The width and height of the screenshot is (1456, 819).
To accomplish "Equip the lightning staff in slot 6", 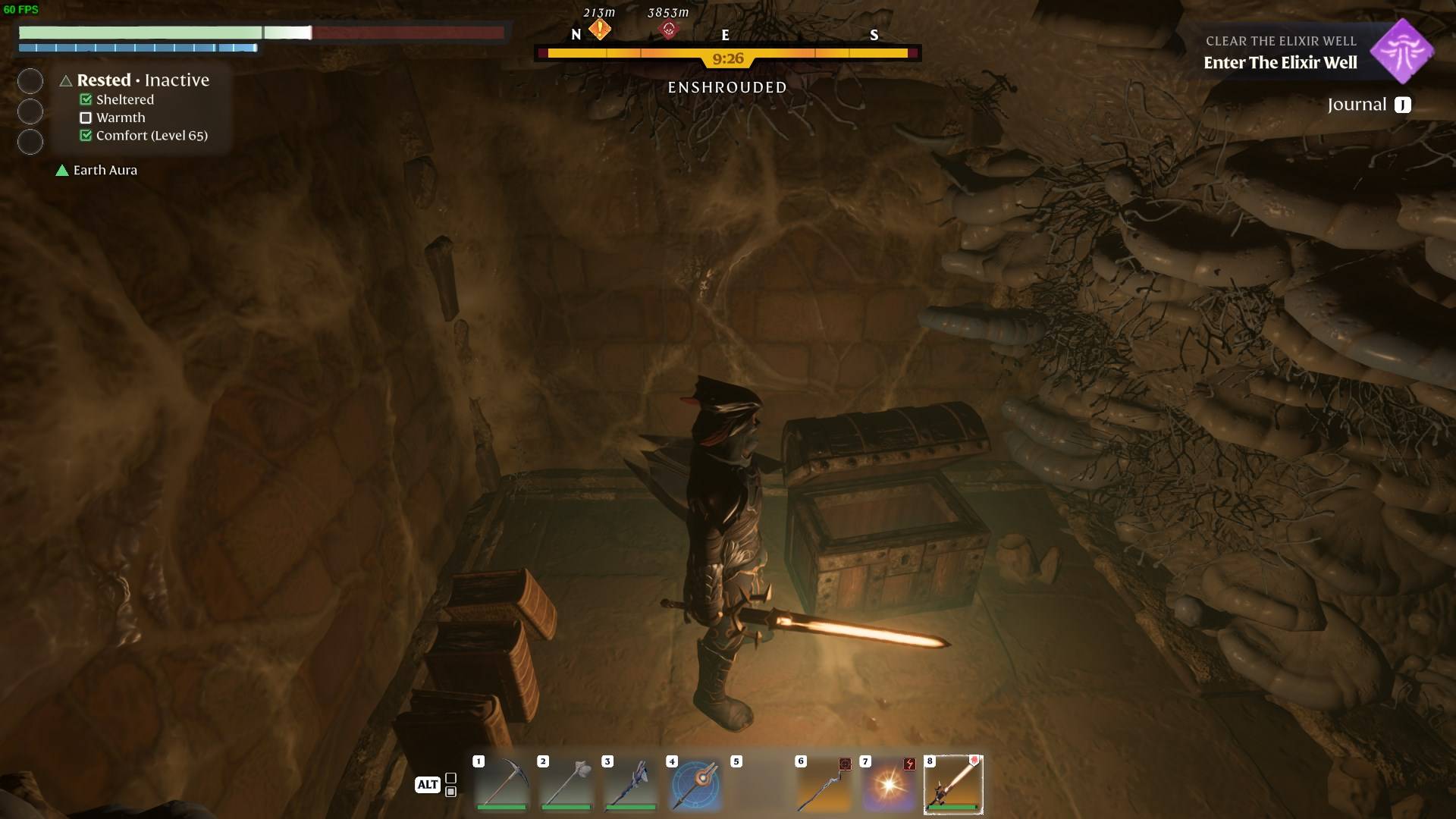I will (x=824, y=783).
